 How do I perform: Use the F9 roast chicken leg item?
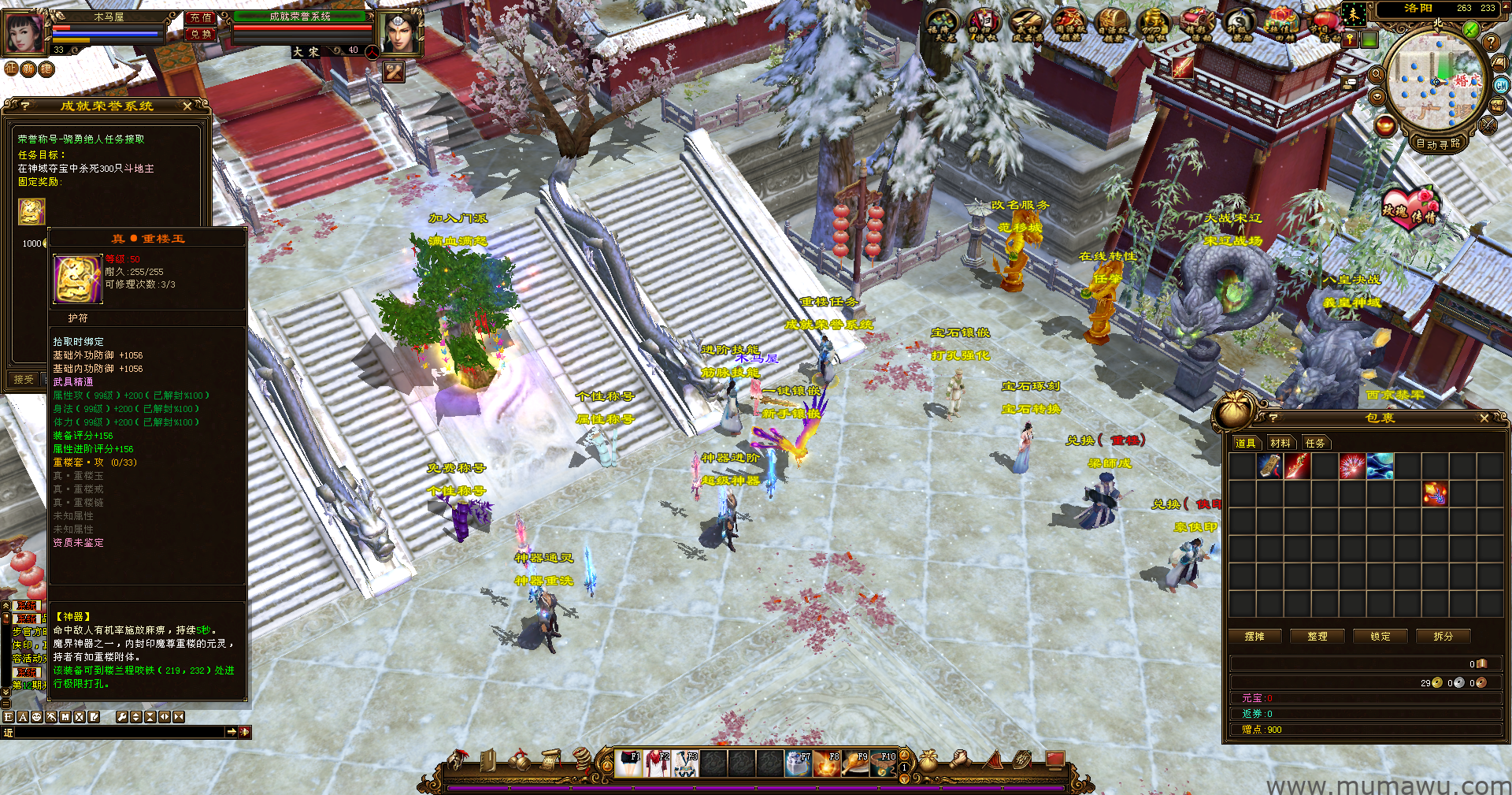pos(855,763)
